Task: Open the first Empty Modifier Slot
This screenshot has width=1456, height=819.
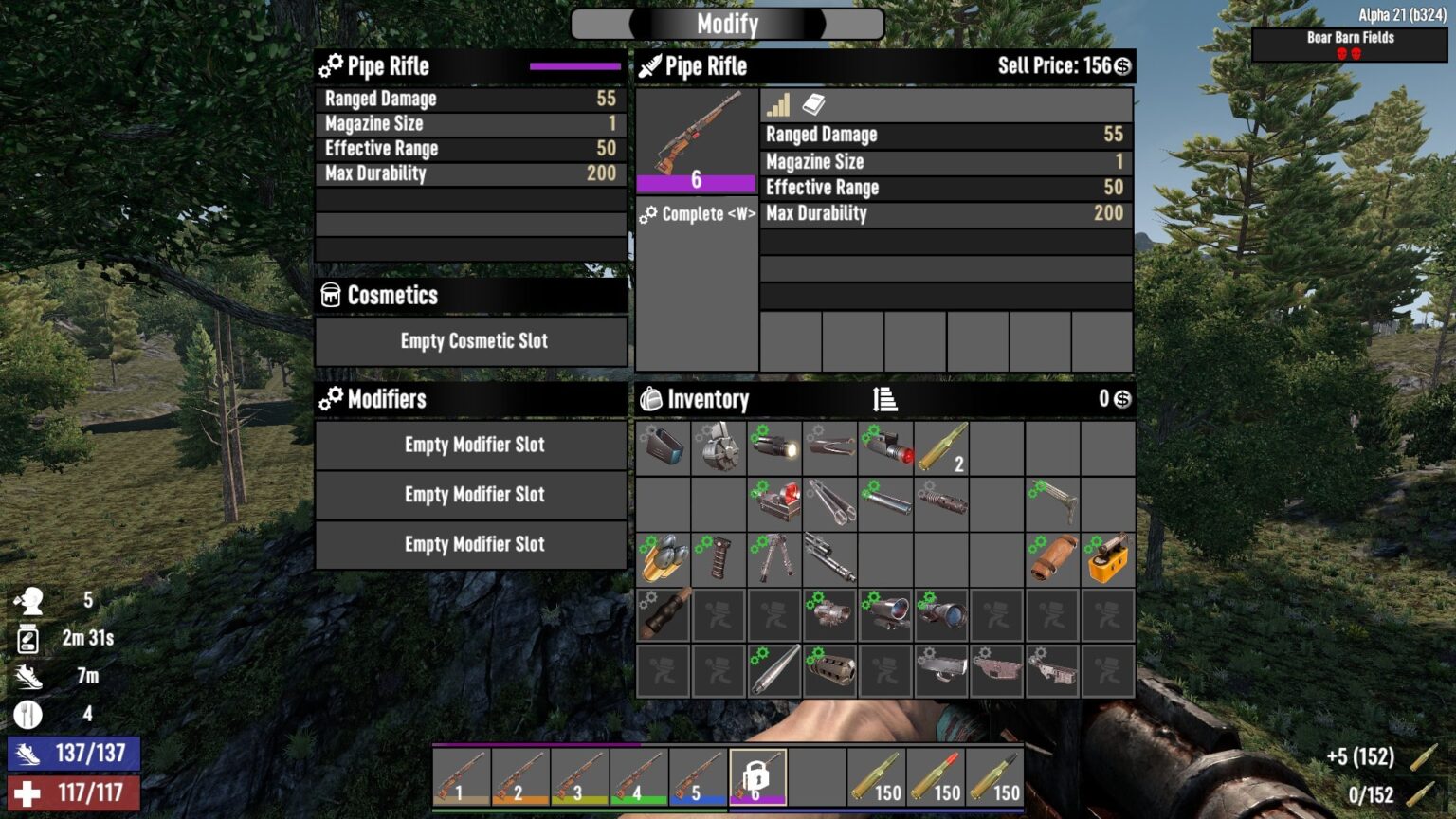Action: 471,446
